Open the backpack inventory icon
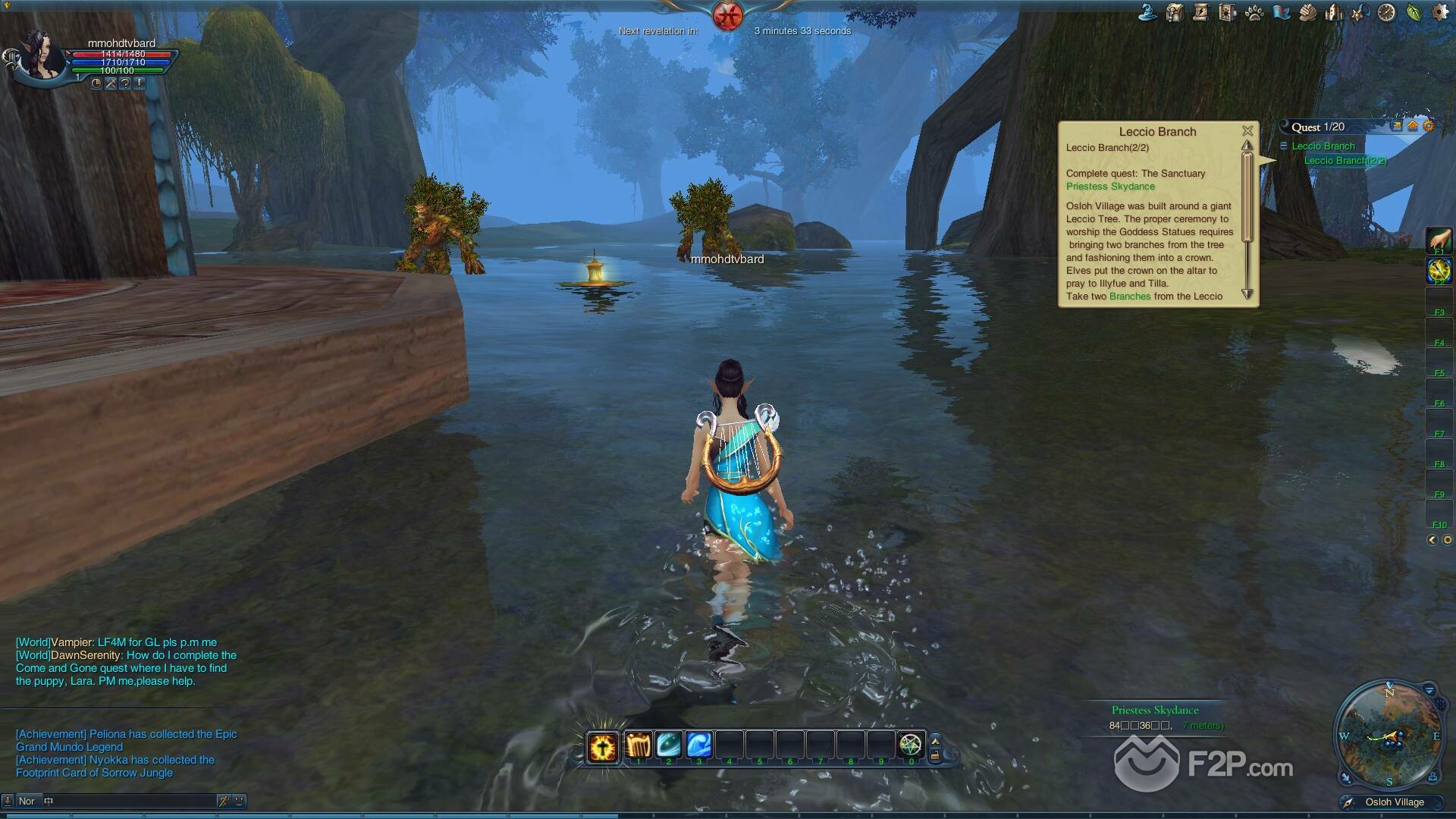 [x=1175, y=13]
